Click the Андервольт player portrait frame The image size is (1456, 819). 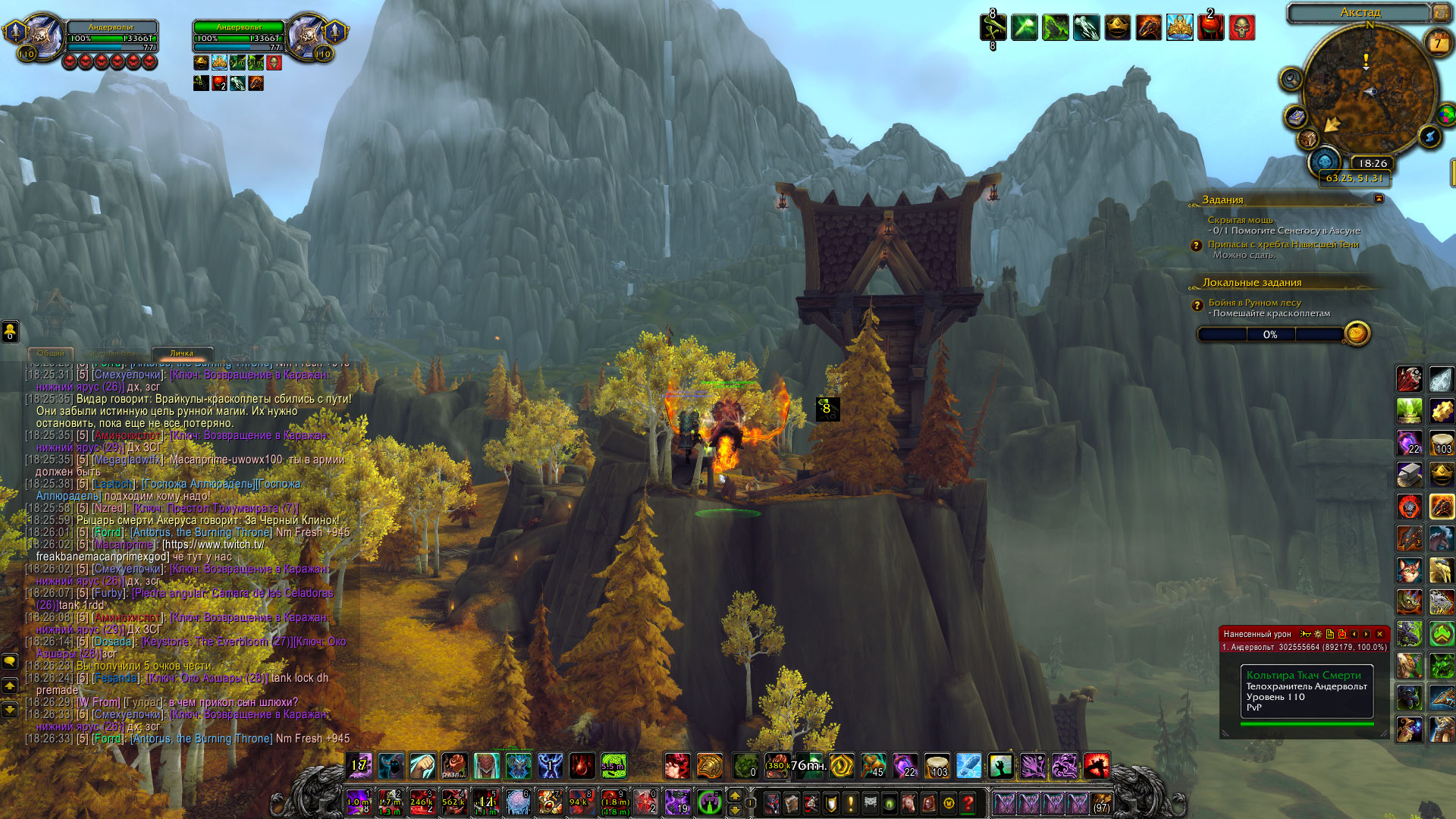[44, 36]
